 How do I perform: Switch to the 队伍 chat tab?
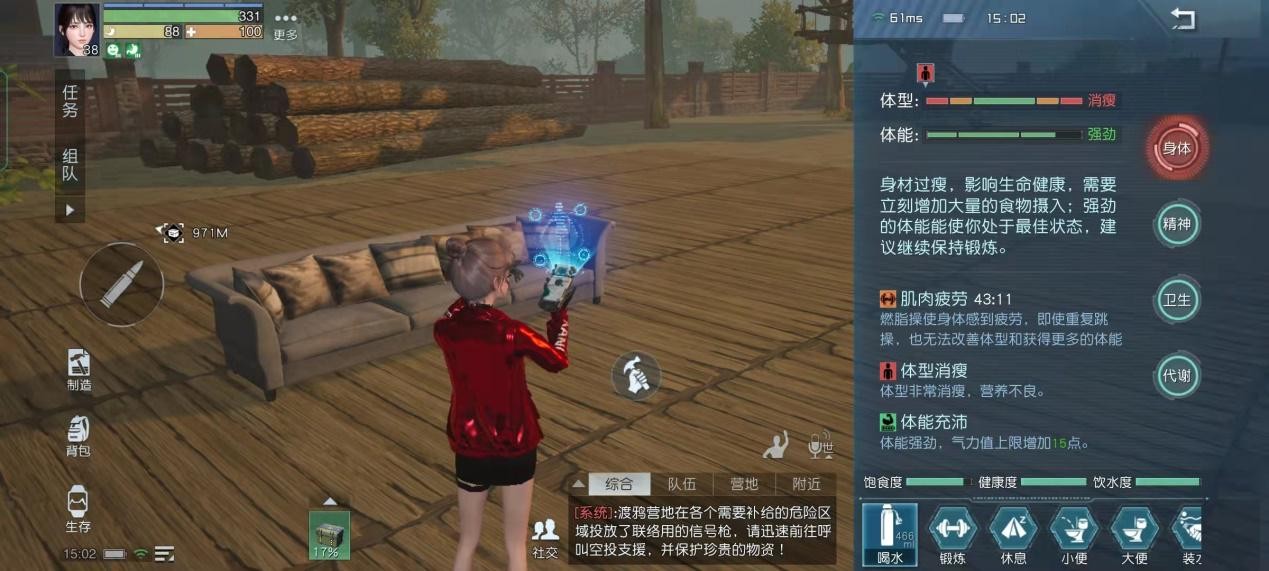pyautogui.click(x=682, y=484)
